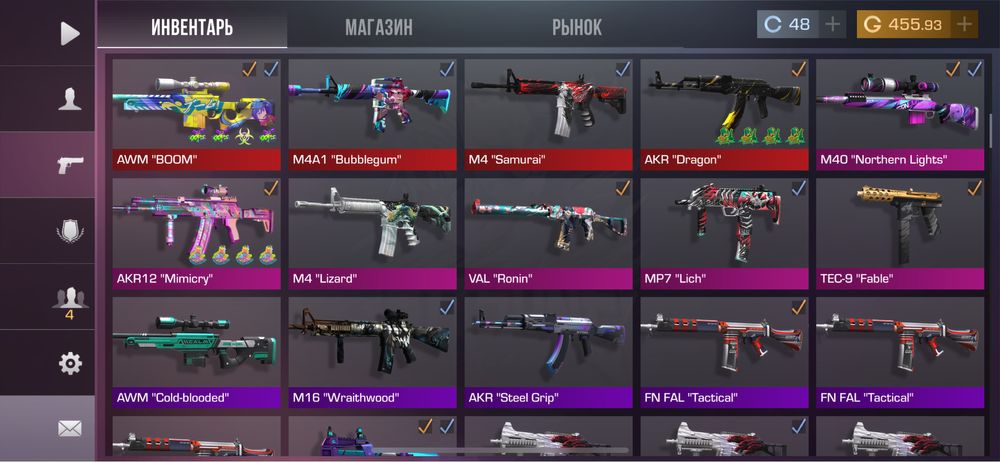1000x462 pixels.
Task: Select the MP7 "Lich" skin
Action: click(x=724, y=233)
